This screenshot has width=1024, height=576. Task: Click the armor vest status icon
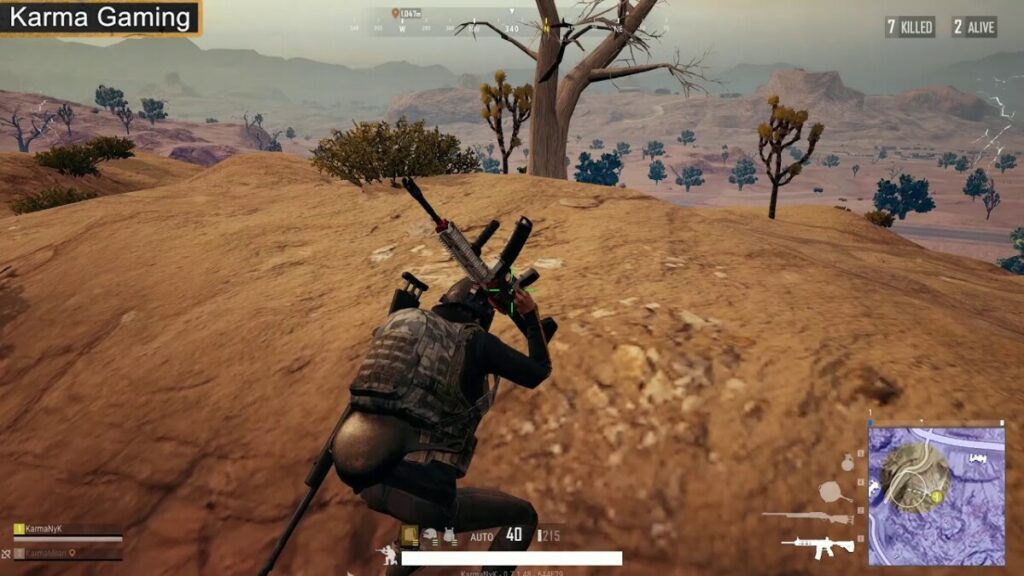pos(450,536)
